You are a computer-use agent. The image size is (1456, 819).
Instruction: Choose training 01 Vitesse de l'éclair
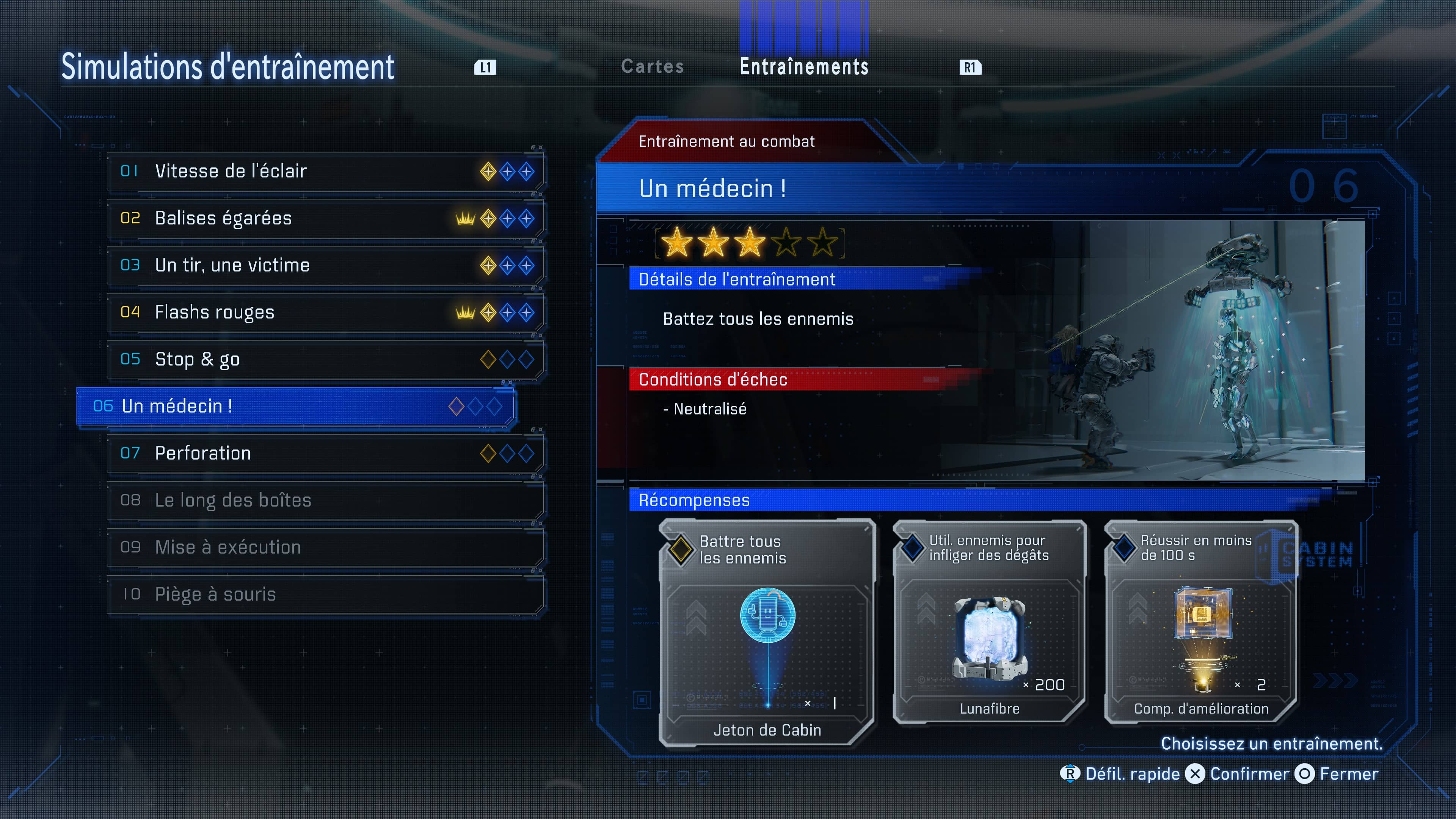click(x=325, y=171)
